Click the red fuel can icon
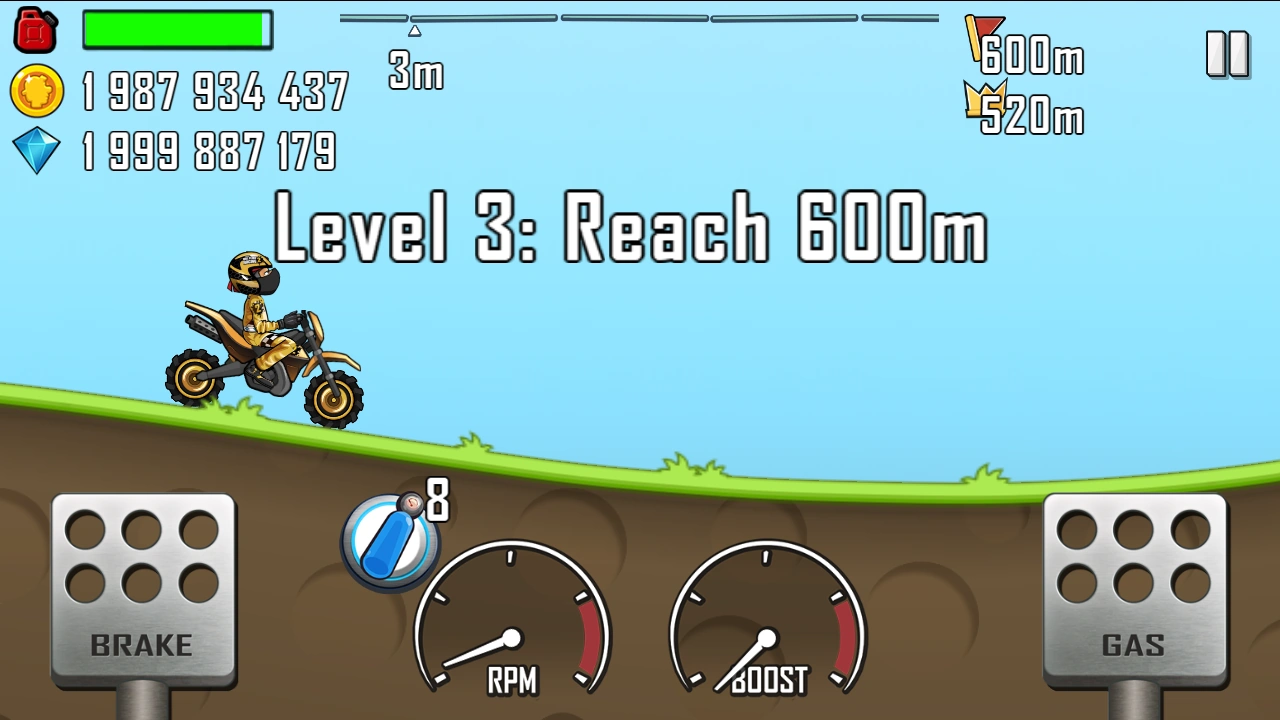The height and width of the screenshot is (720, 1280). [x=35, y=29]
